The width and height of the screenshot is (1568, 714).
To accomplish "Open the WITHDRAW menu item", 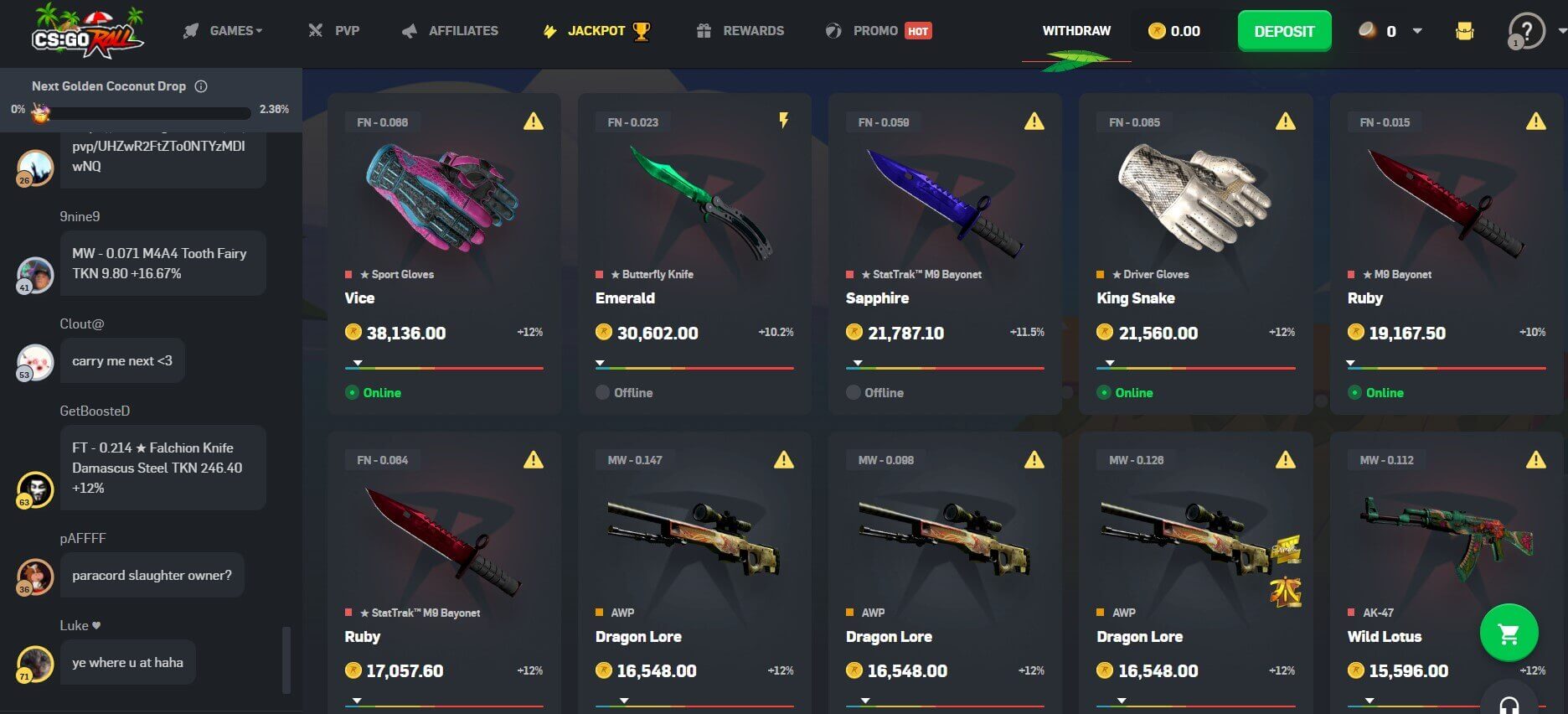I will (x=1077, y=30).
